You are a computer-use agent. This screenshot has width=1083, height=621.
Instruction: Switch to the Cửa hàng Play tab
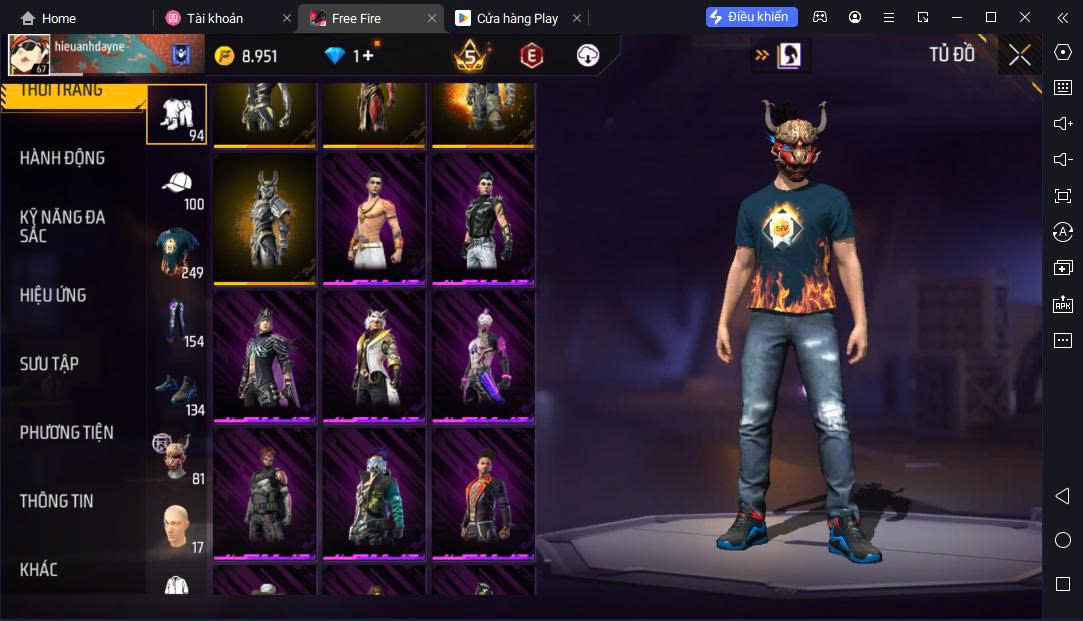[516, 18]
